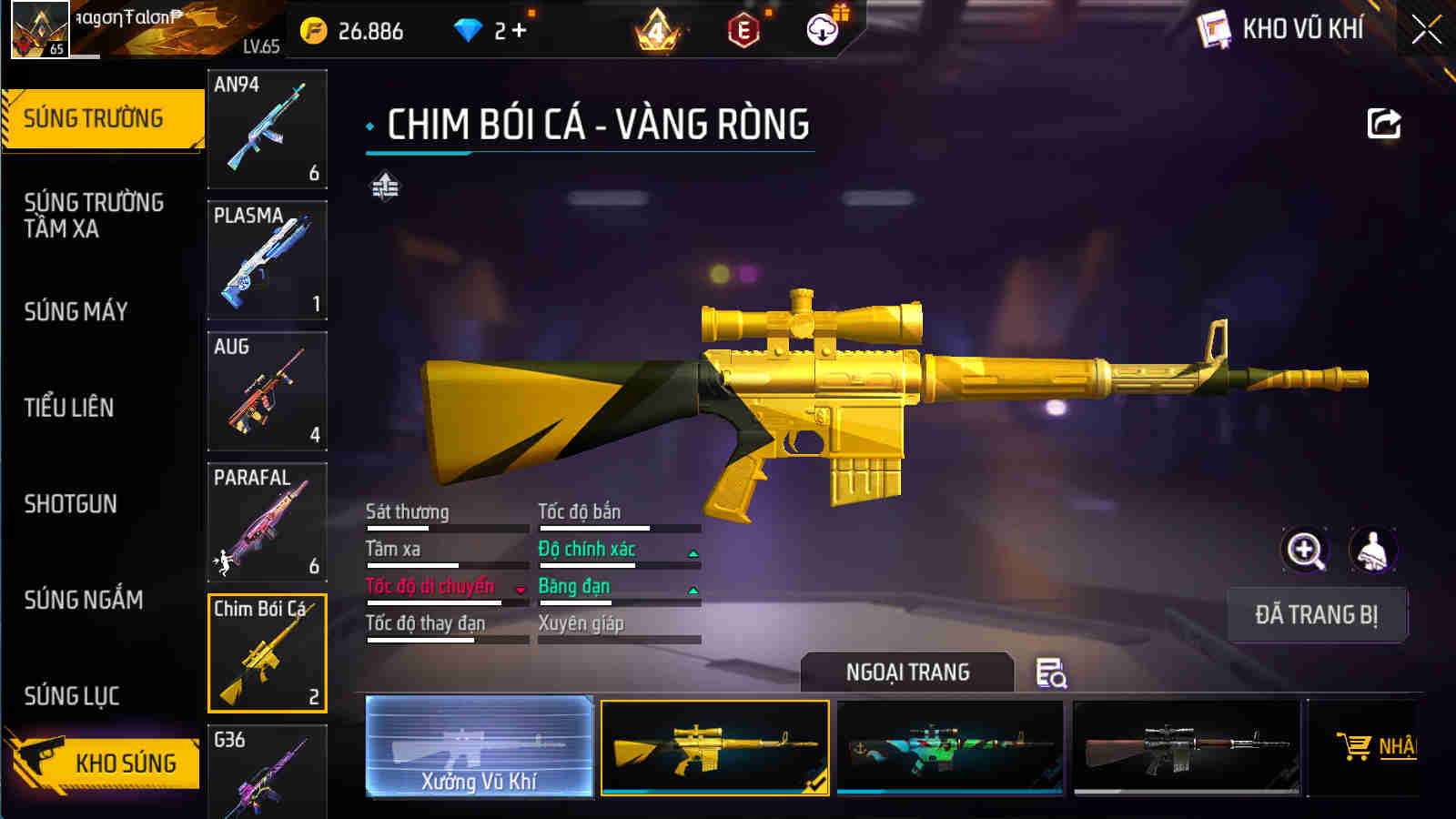Click the diamond top-up icon
Image resolution: width=1456 pixels, height=819 pixels.
(466, 29)
